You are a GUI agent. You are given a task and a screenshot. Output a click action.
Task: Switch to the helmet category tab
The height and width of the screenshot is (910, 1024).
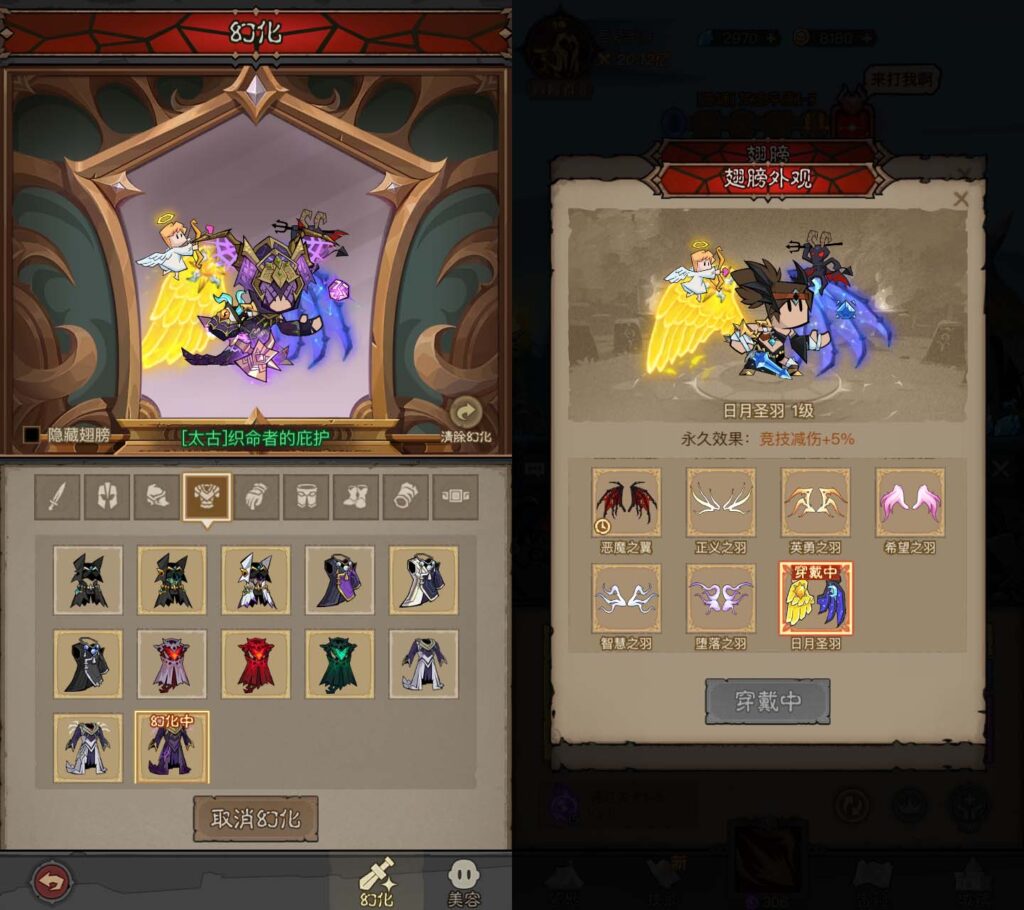(x=107, y=497)
